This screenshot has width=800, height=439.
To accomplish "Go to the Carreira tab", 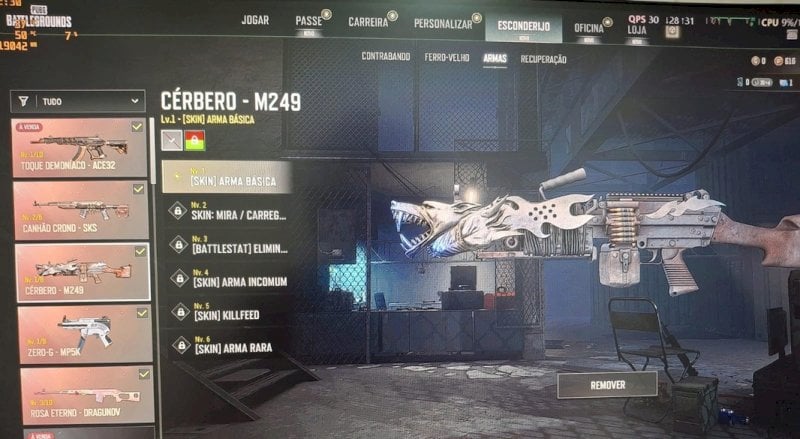I will pyautogui.click(x=367, y=22).
